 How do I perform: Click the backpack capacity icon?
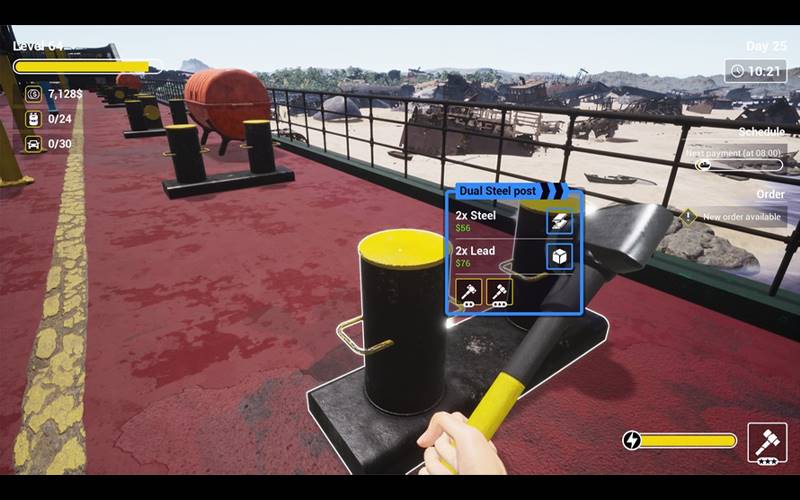(x=33, y=118)
